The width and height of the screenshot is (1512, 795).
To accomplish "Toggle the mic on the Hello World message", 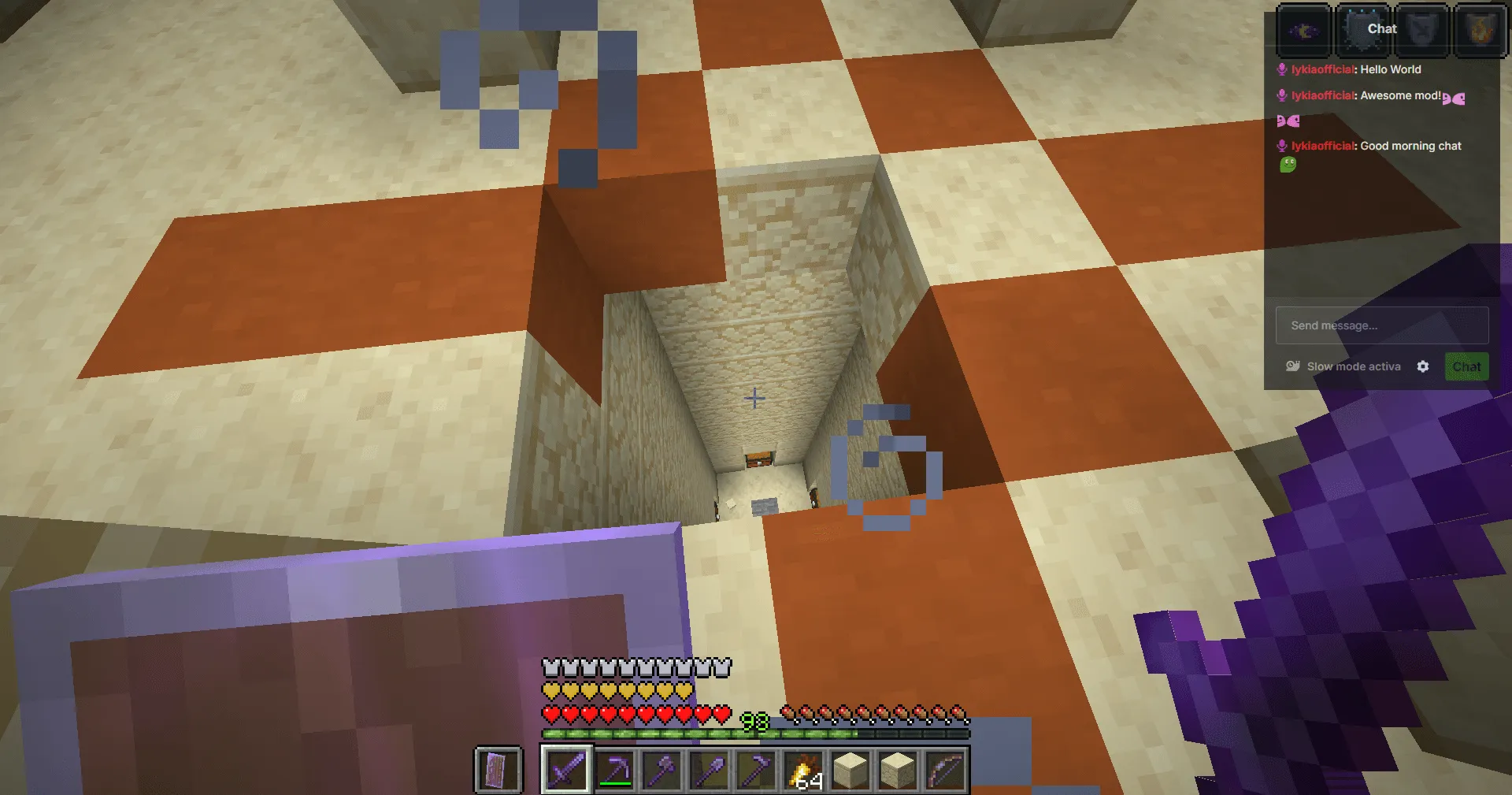I will (x=1281, y=69).
